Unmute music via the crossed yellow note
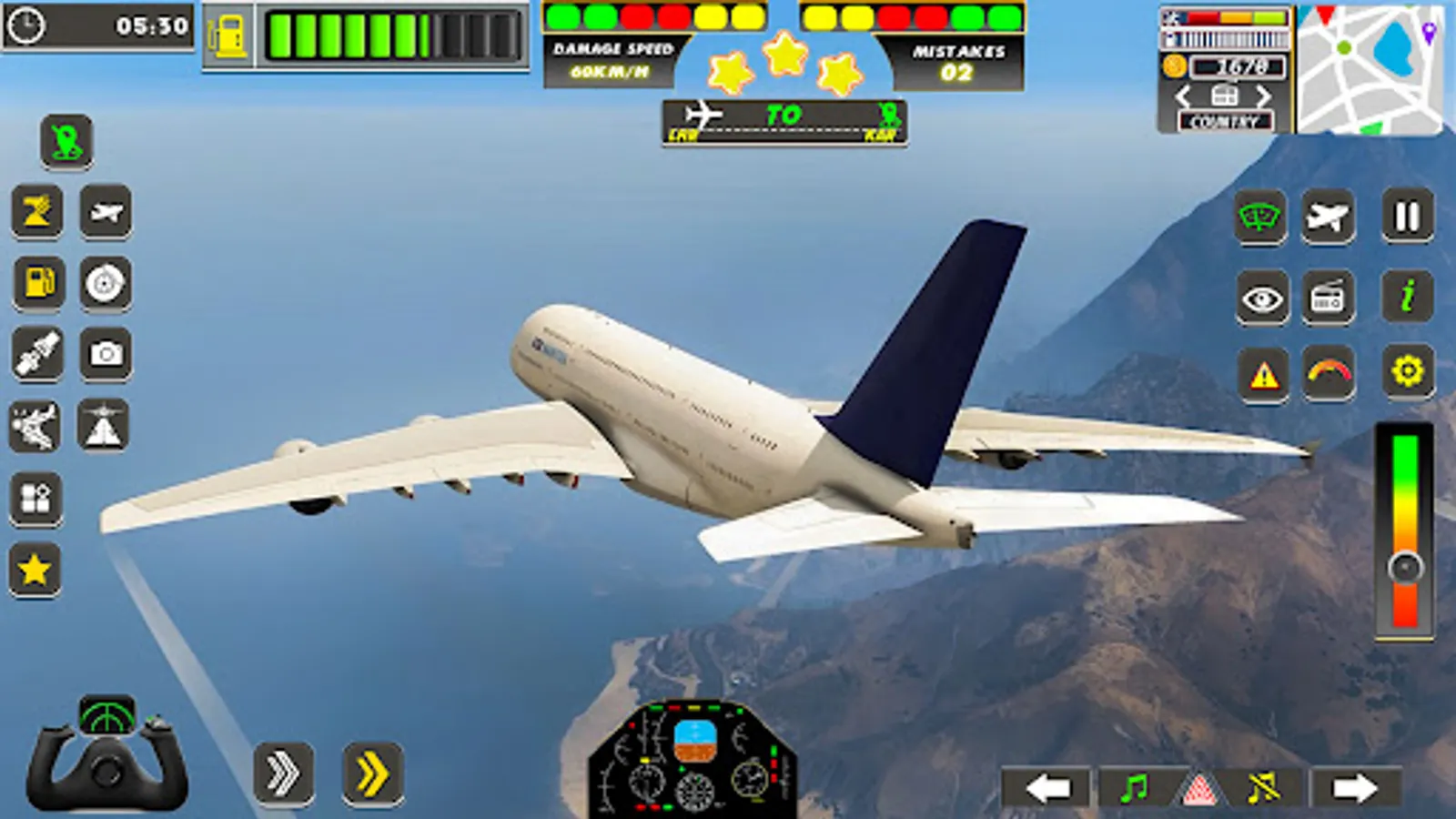 point(1262,788)
